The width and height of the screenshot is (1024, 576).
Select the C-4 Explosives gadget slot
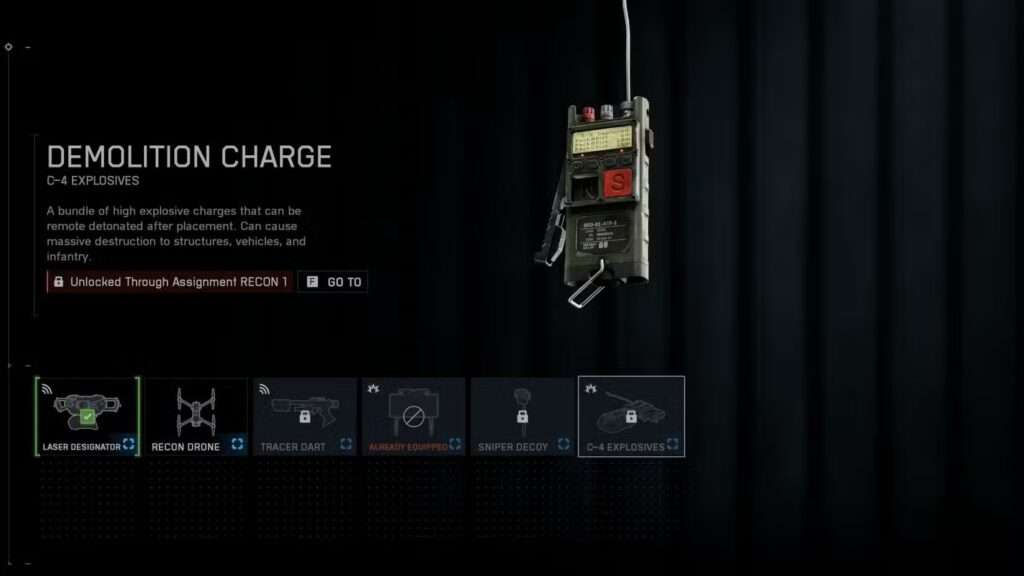[x=631, y=416]
